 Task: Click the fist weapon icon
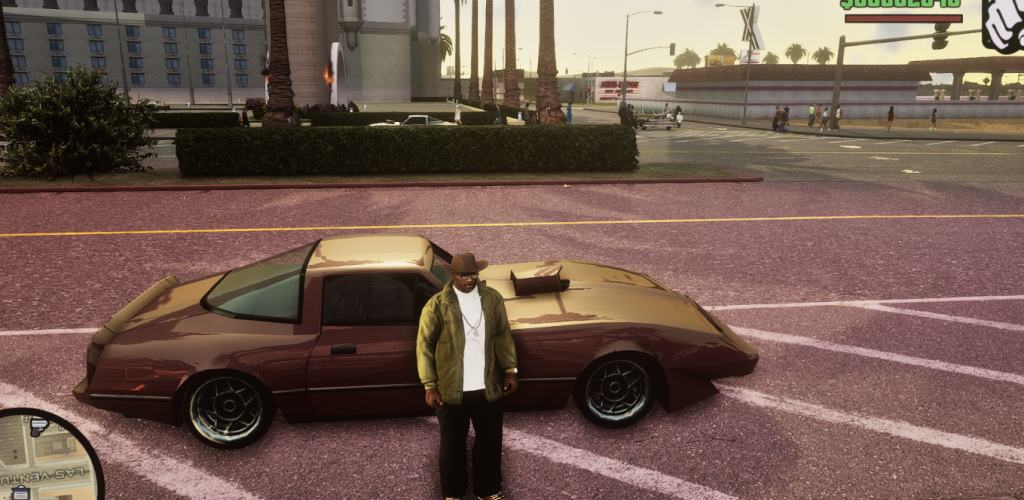(1003, 24)
